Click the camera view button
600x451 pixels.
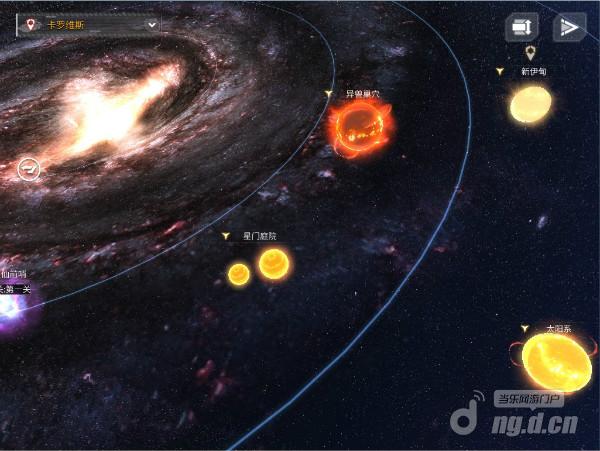tap(522, 27)
